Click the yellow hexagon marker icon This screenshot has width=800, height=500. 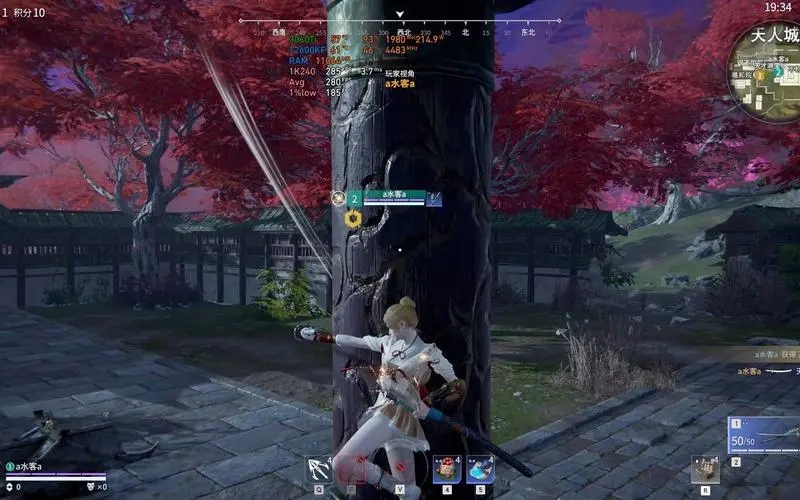353,218
